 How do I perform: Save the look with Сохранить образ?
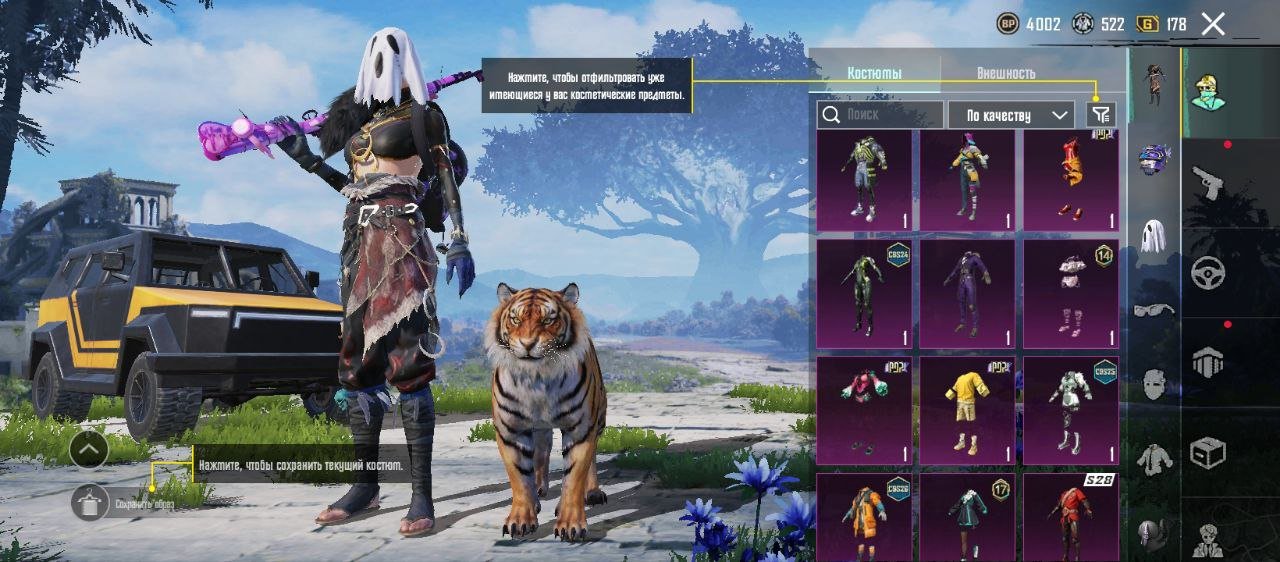(90, 503)
